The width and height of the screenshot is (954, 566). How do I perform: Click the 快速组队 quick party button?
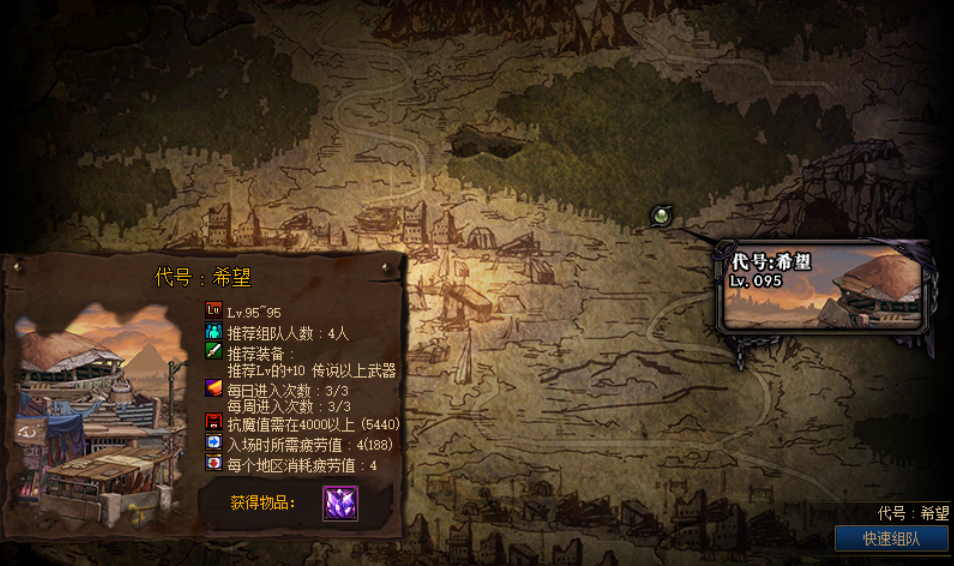pos(891,539)
